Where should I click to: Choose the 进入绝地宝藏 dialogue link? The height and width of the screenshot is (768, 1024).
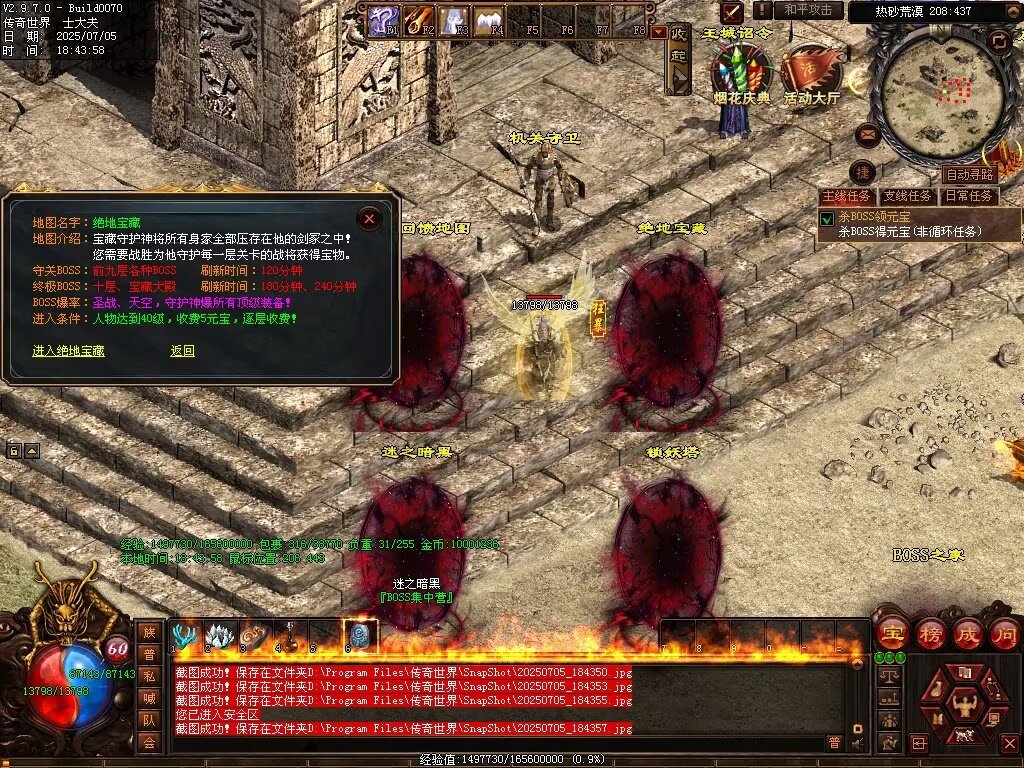[x=68, y=351]
